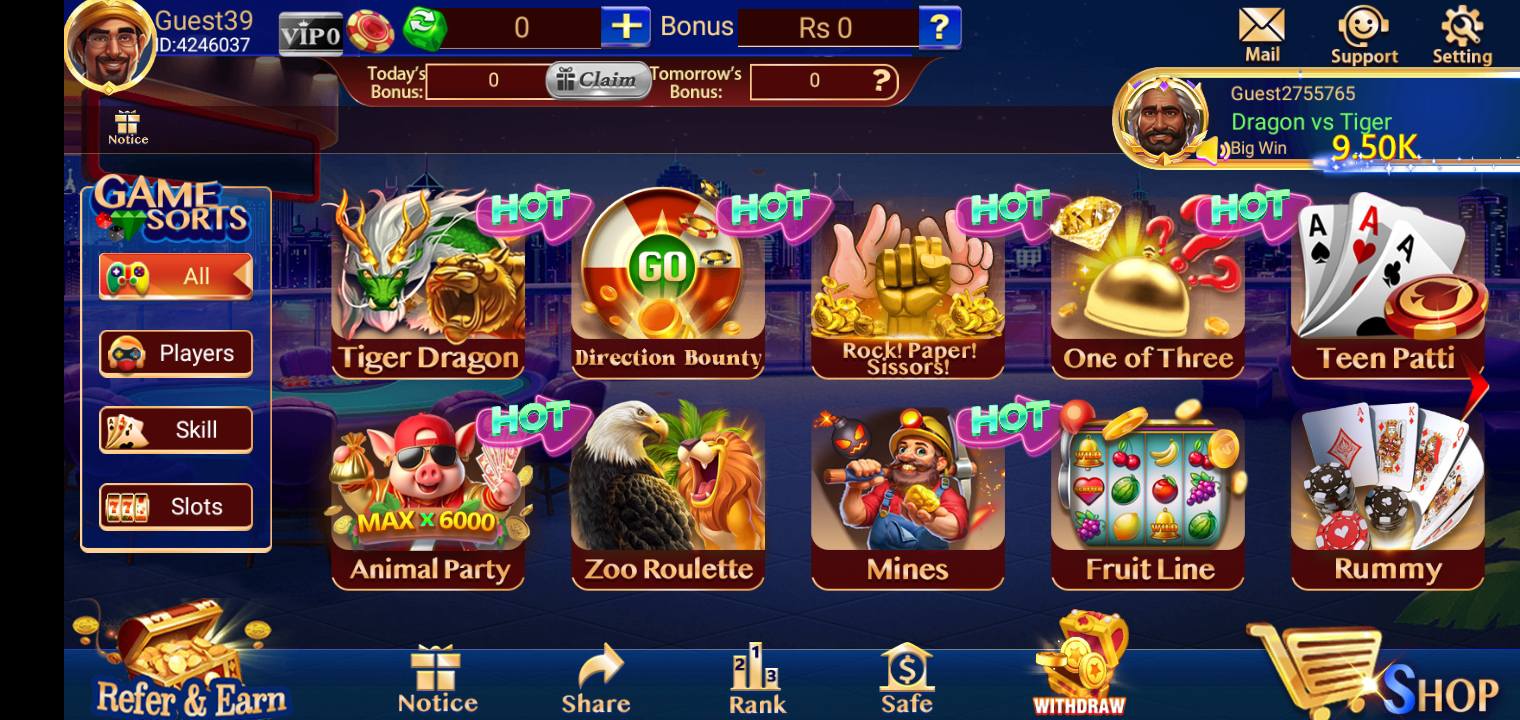Claim today's bonus
The image size is (1520, 720).
click(598, 80)
